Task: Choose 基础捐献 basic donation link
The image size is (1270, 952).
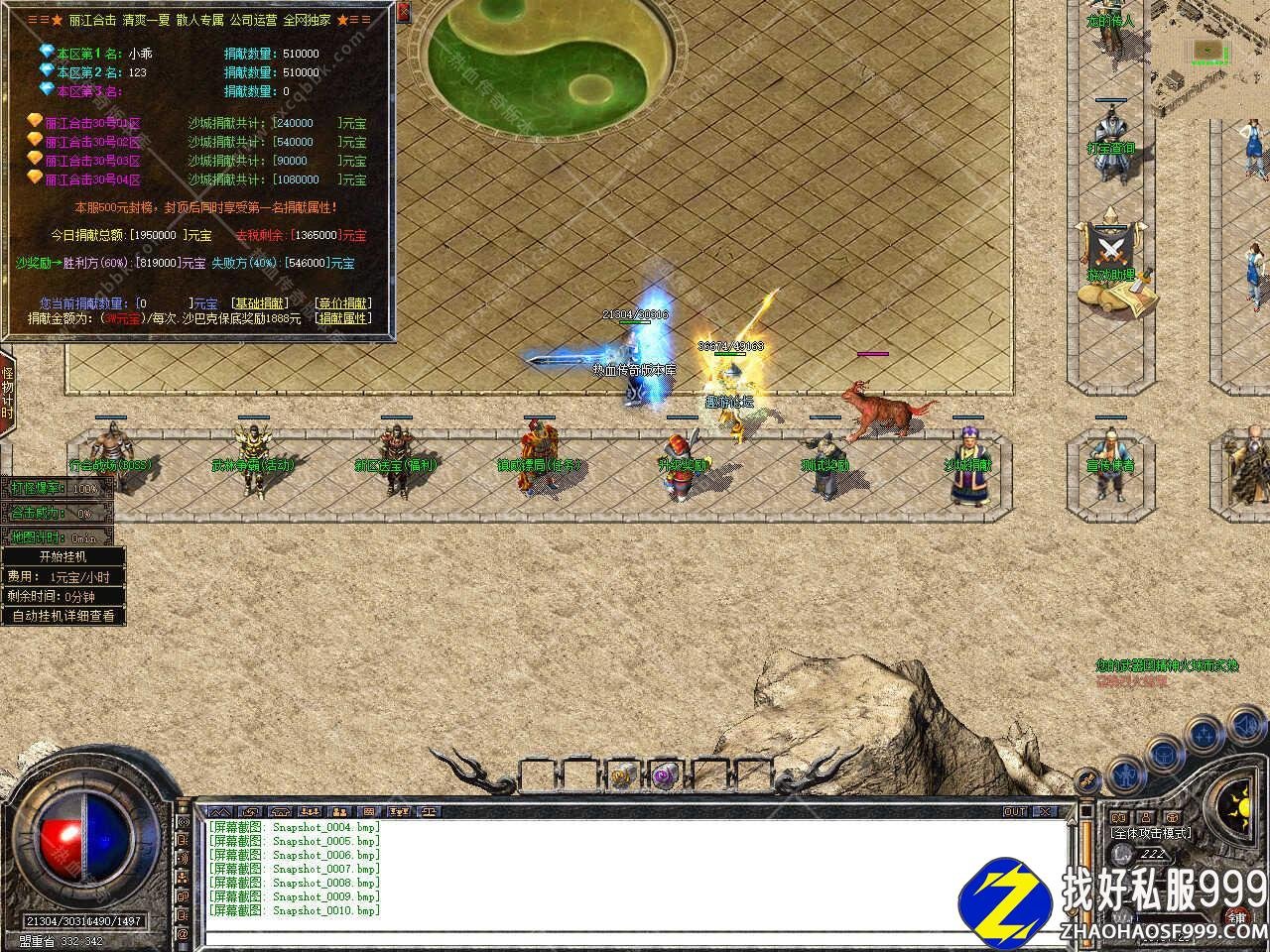Action: coord(259,303)
